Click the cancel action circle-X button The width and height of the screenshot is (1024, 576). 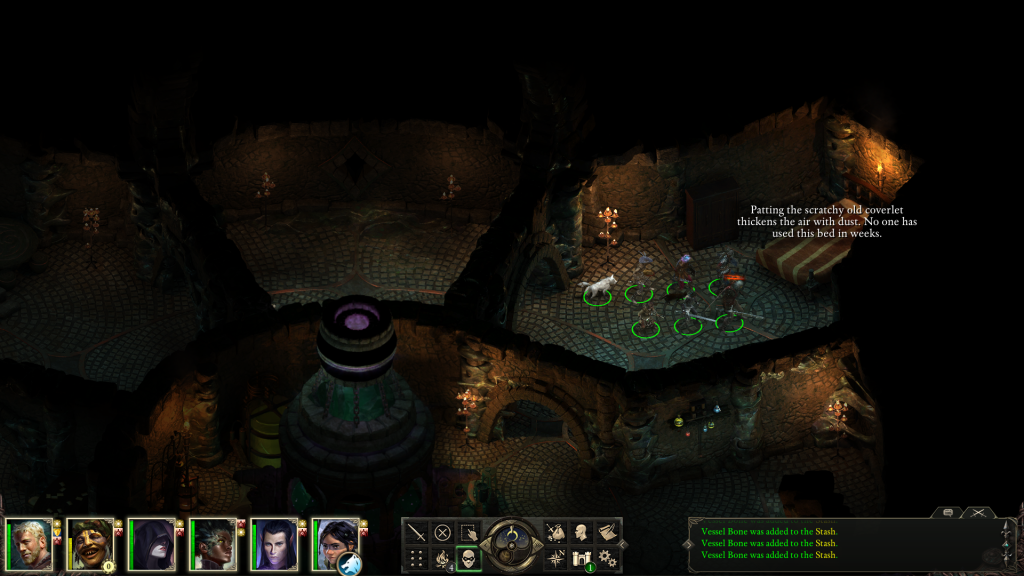(x=442, y=532)
